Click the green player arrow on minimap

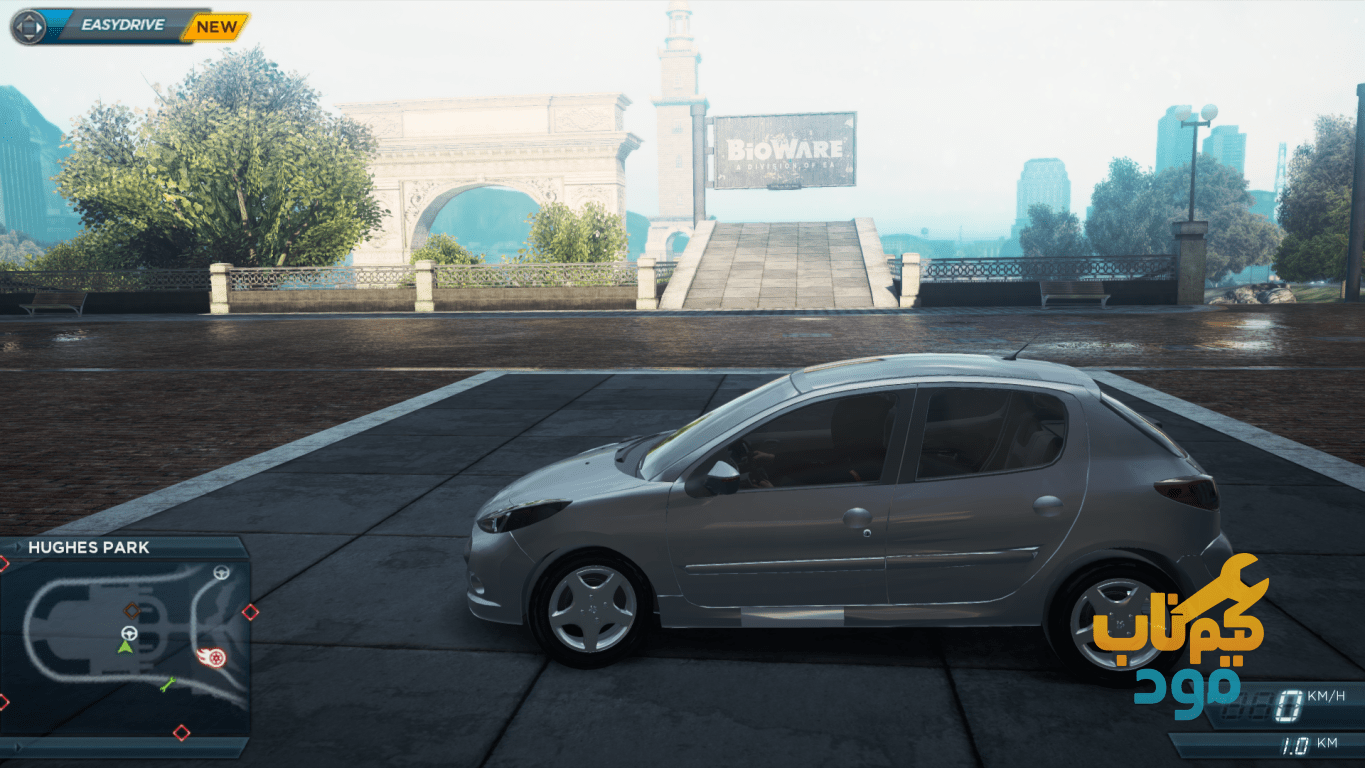click(125, 648)
